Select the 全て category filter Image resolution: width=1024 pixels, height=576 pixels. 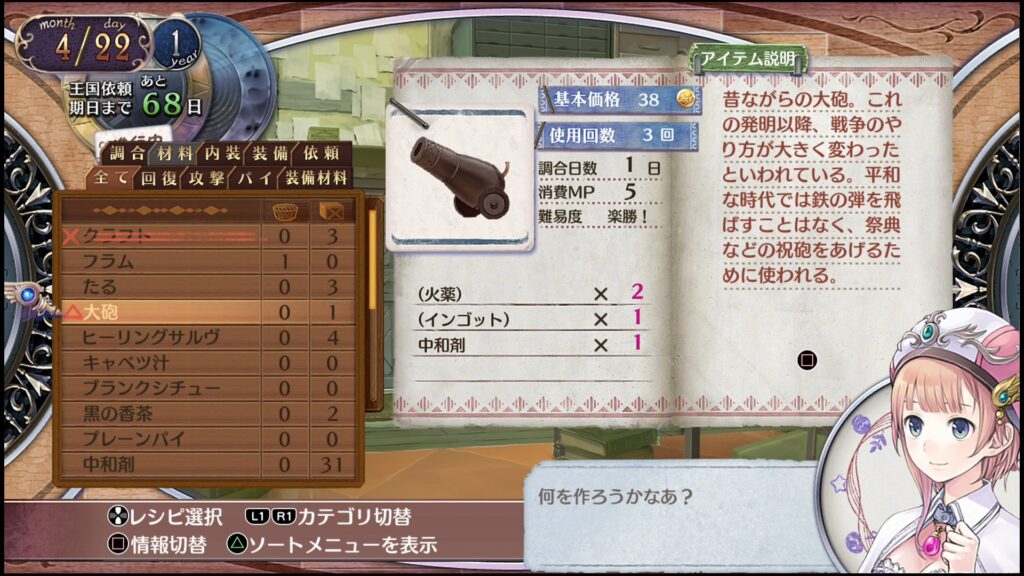tap(110, 179)
